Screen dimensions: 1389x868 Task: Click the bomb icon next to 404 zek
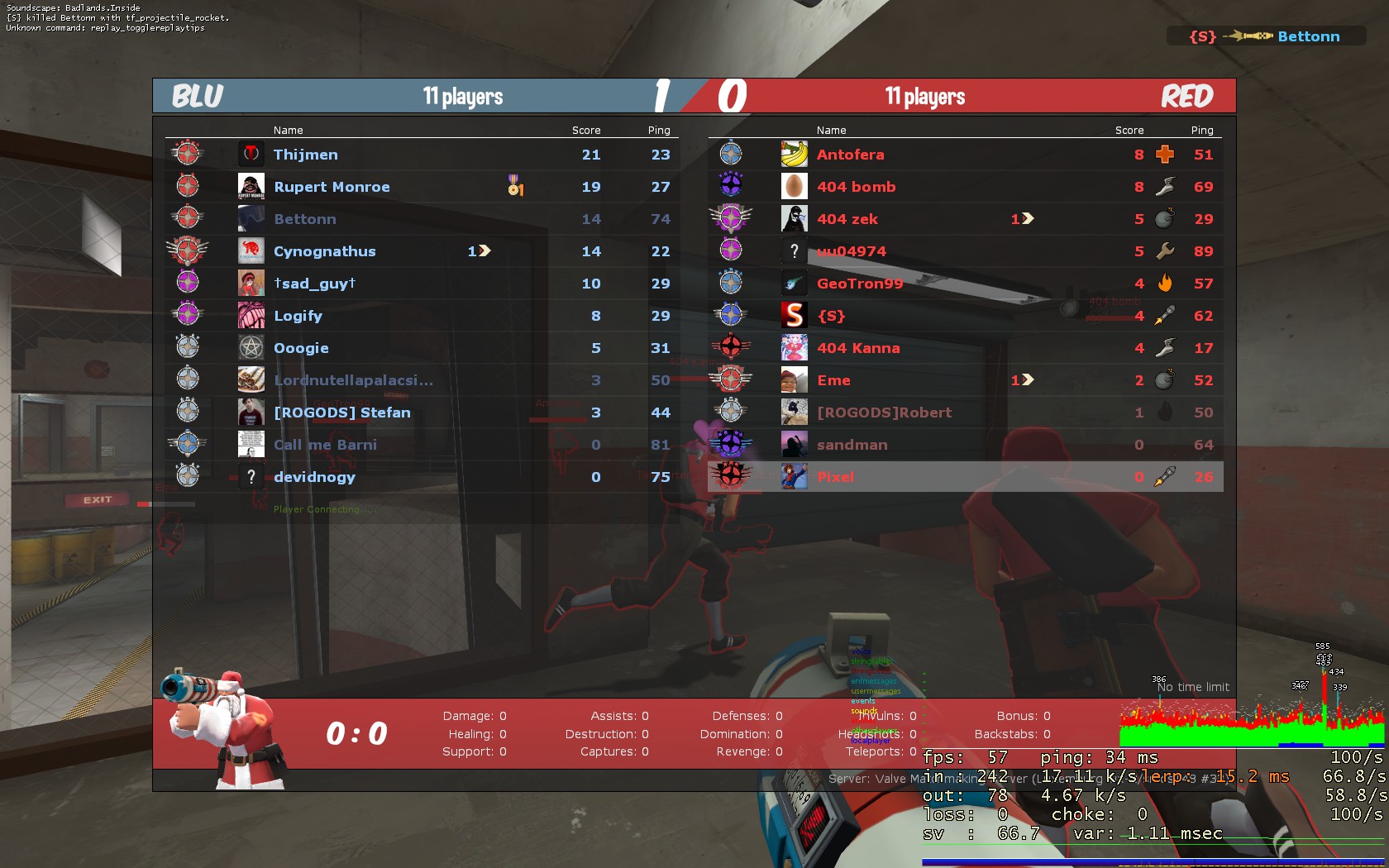[x=1166, y=218]
